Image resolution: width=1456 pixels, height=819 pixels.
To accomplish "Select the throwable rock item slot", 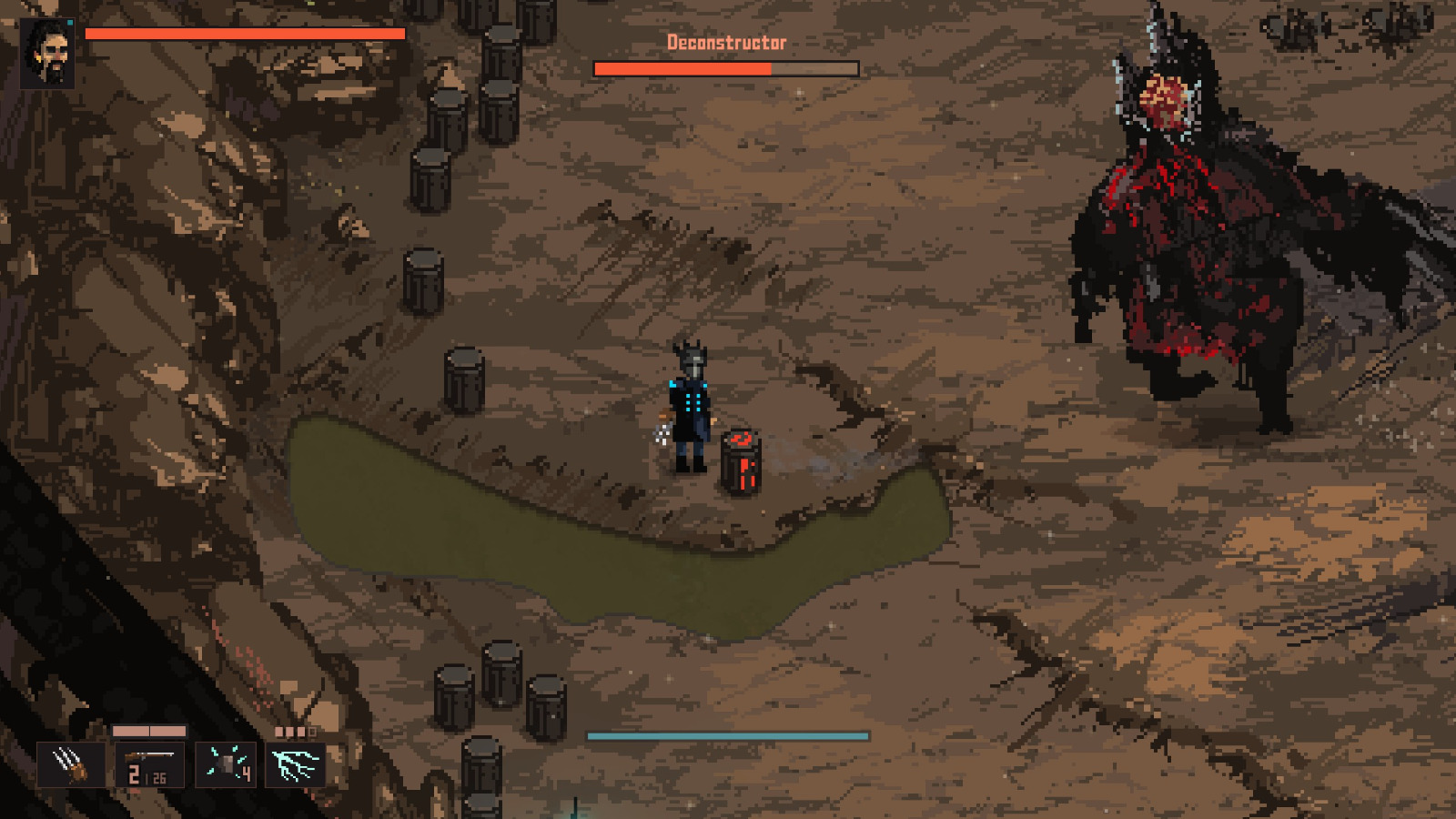I will click(226, 763).
